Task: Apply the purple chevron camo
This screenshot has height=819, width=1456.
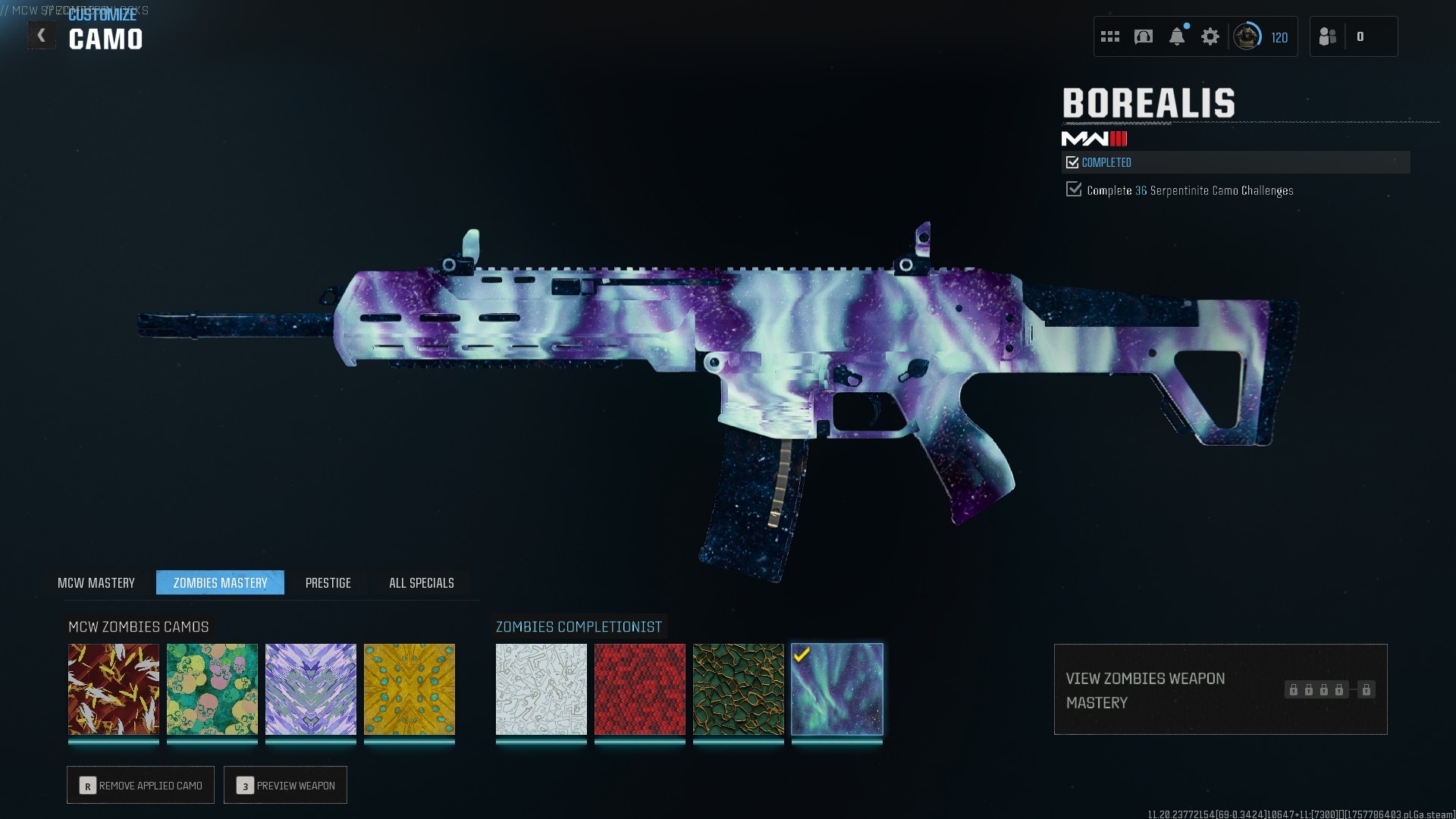Action: 311,689
